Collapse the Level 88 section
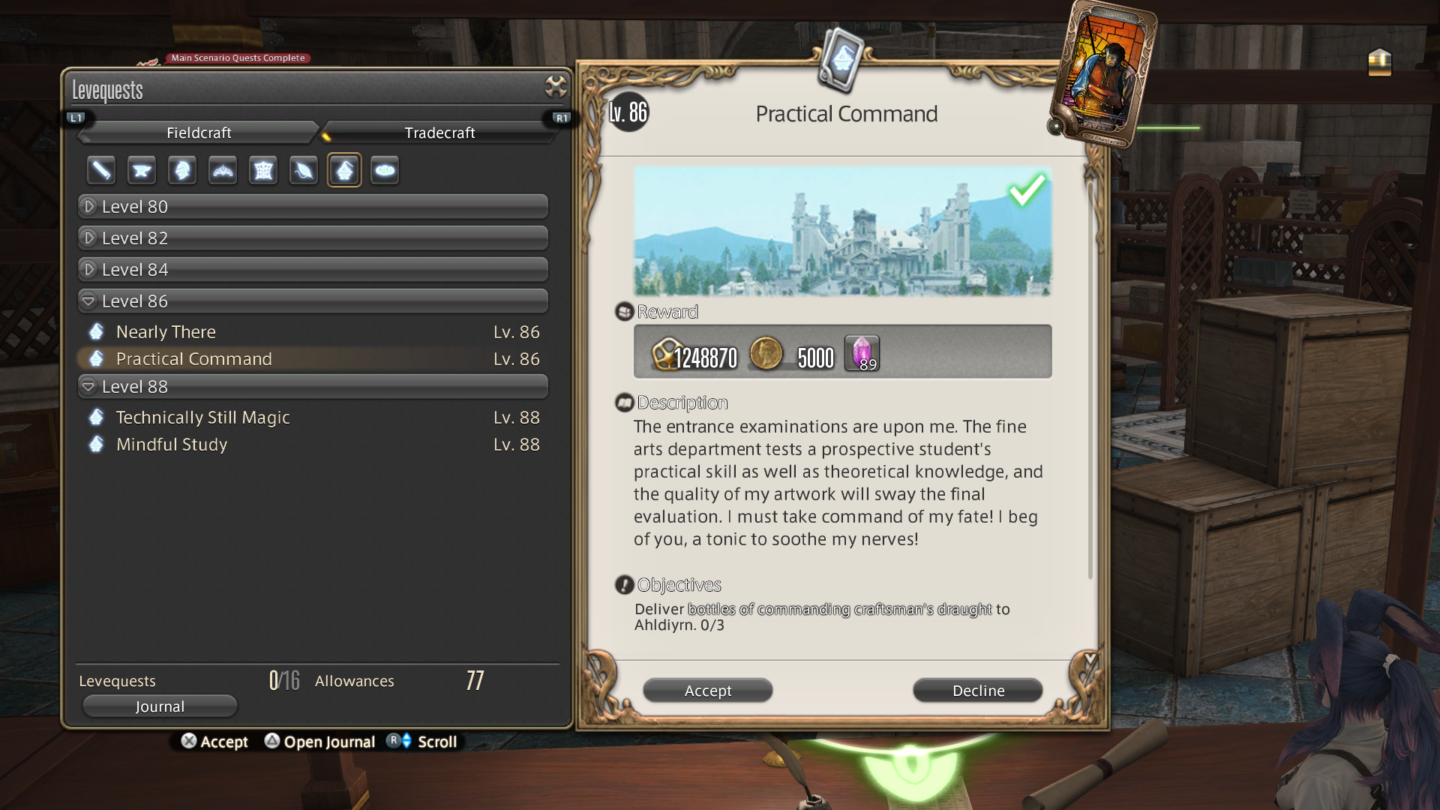The width and height of the screenshot is (1440, 810). (313, 386)
